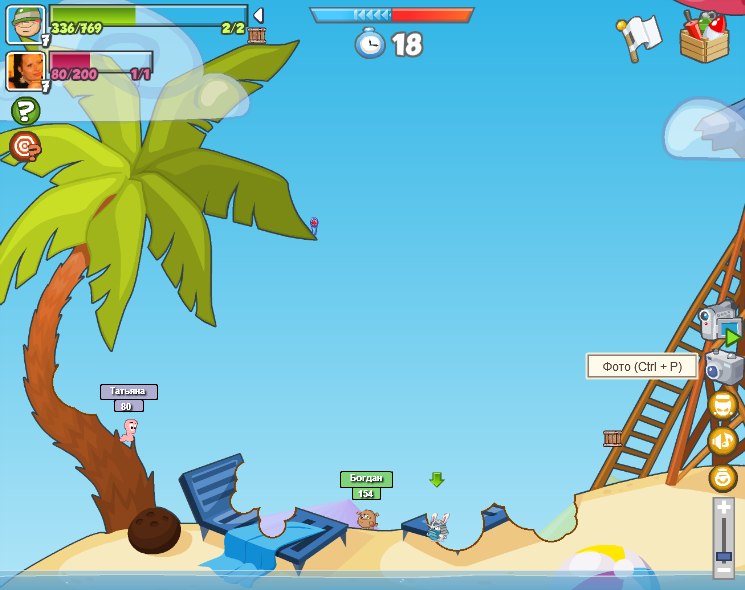Click the round orange button below music
Screen dimensions: 745x590
[x=722, y=478]
